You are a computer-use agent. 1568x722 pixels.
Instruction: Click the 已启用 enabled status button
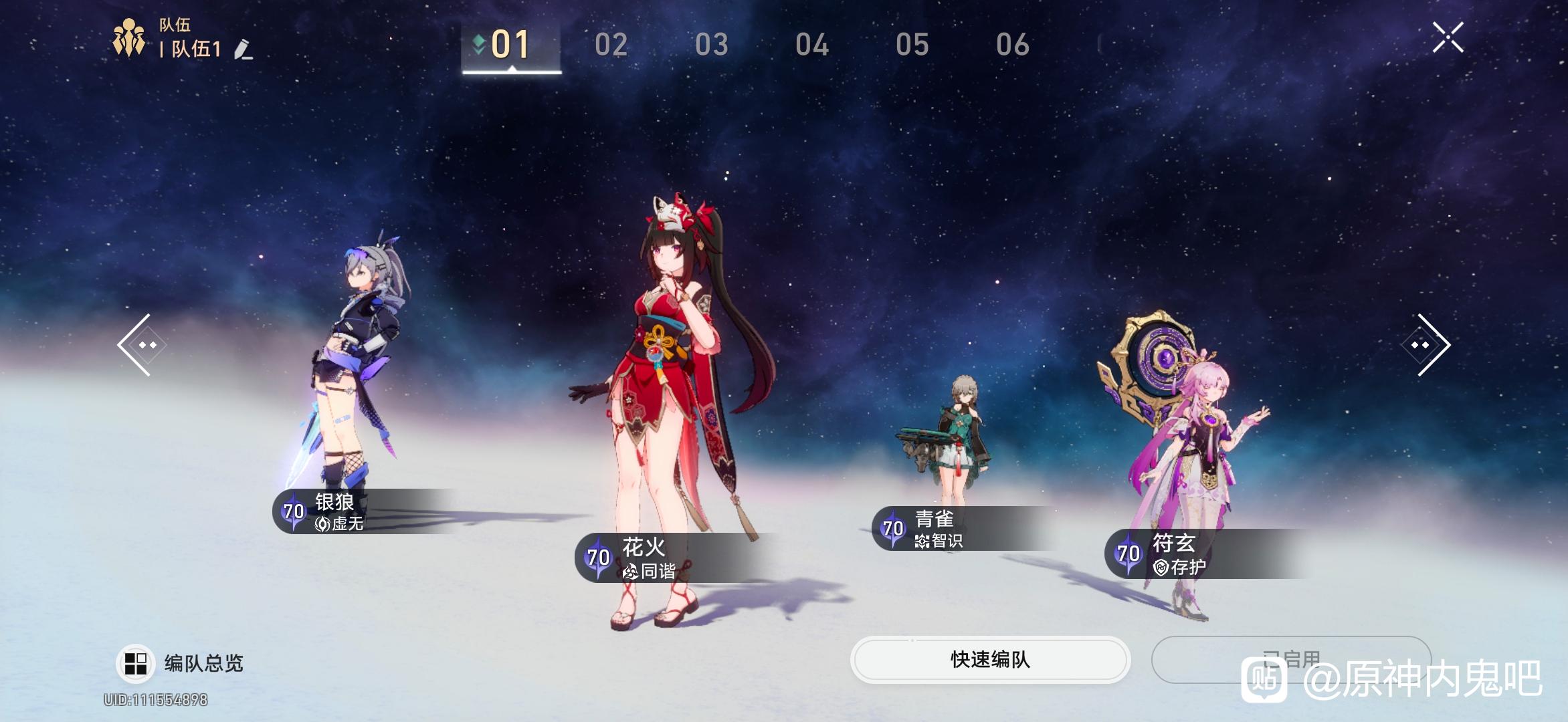point(1291,660)
